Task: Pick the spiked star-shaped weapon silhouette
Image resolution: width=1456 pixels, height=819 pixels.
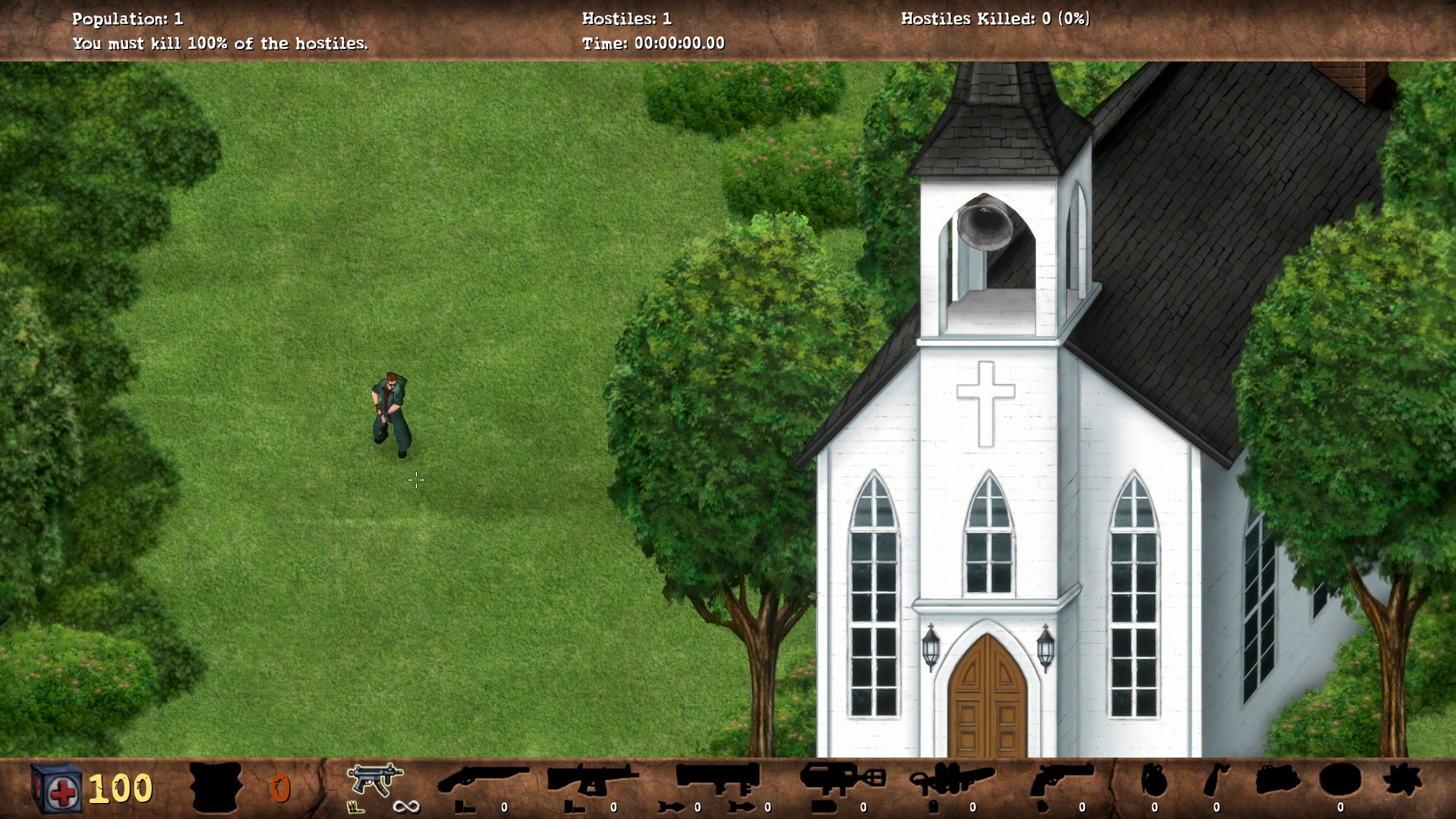Action: click(x=1403, y=780)
